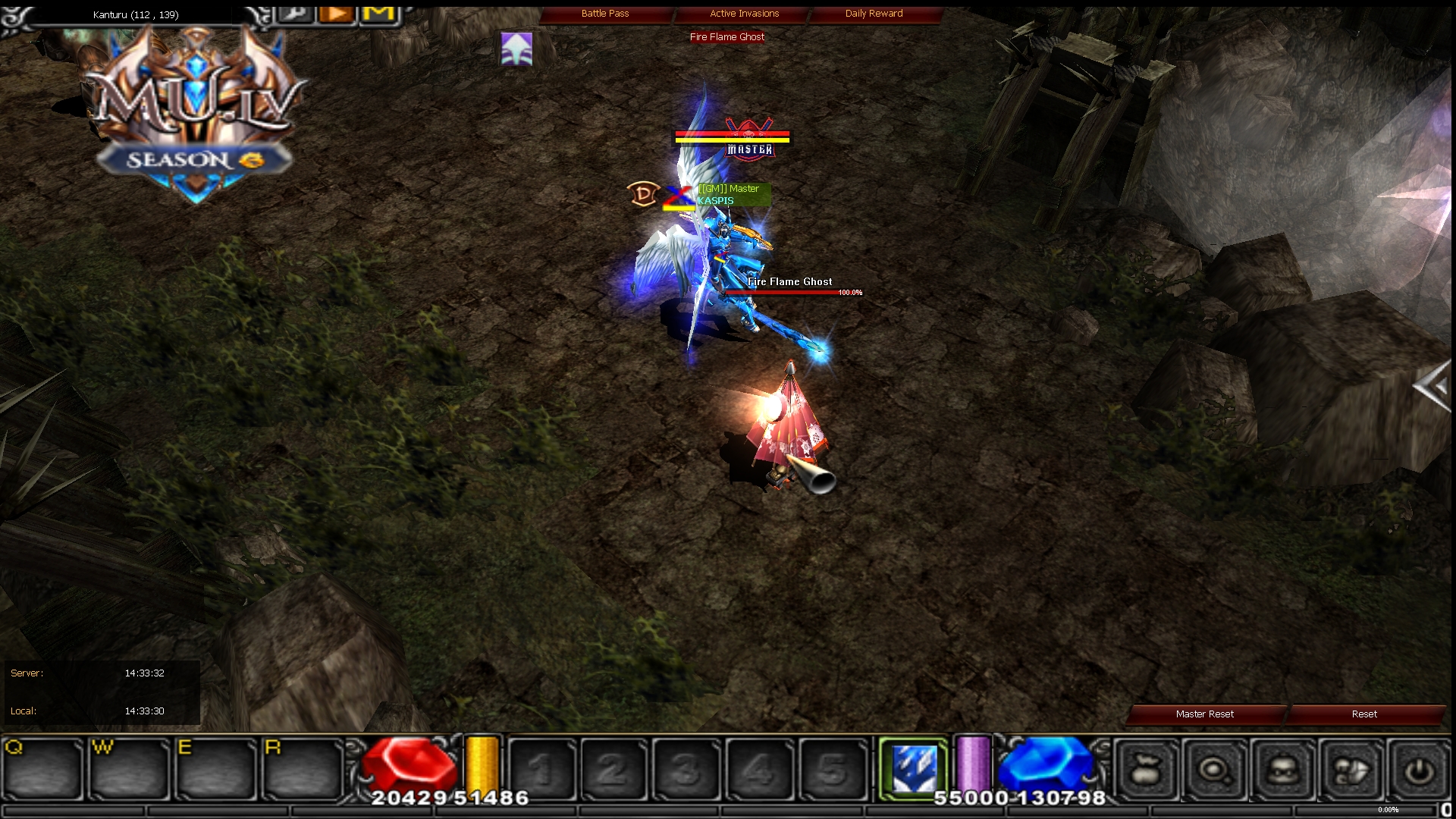Viewport: 1456px width, 819px height.
Task: Select the W hotkey slot
Action: tap(129, 769)
